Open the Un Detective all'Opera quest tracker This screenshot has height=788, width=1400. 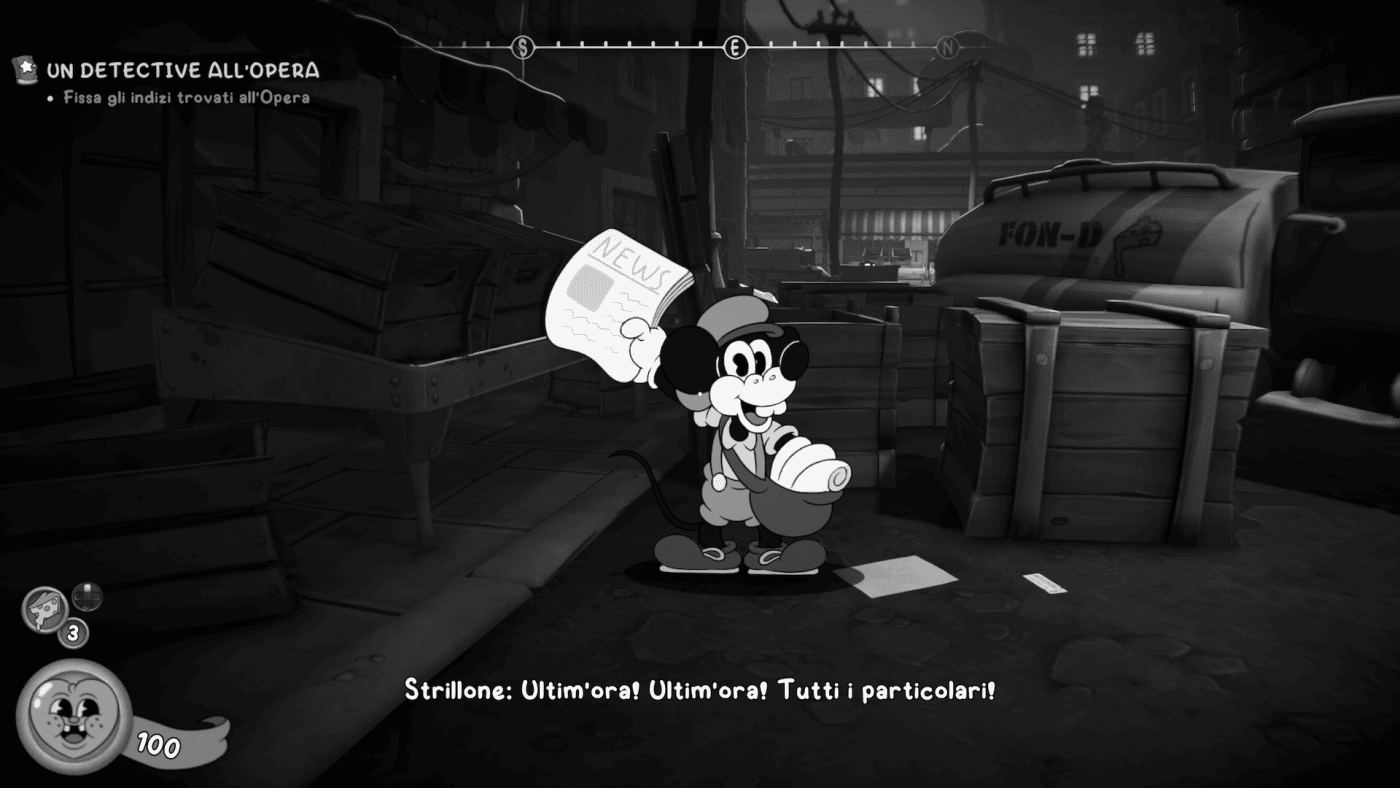pyautogui.click(x=183, y=70)
